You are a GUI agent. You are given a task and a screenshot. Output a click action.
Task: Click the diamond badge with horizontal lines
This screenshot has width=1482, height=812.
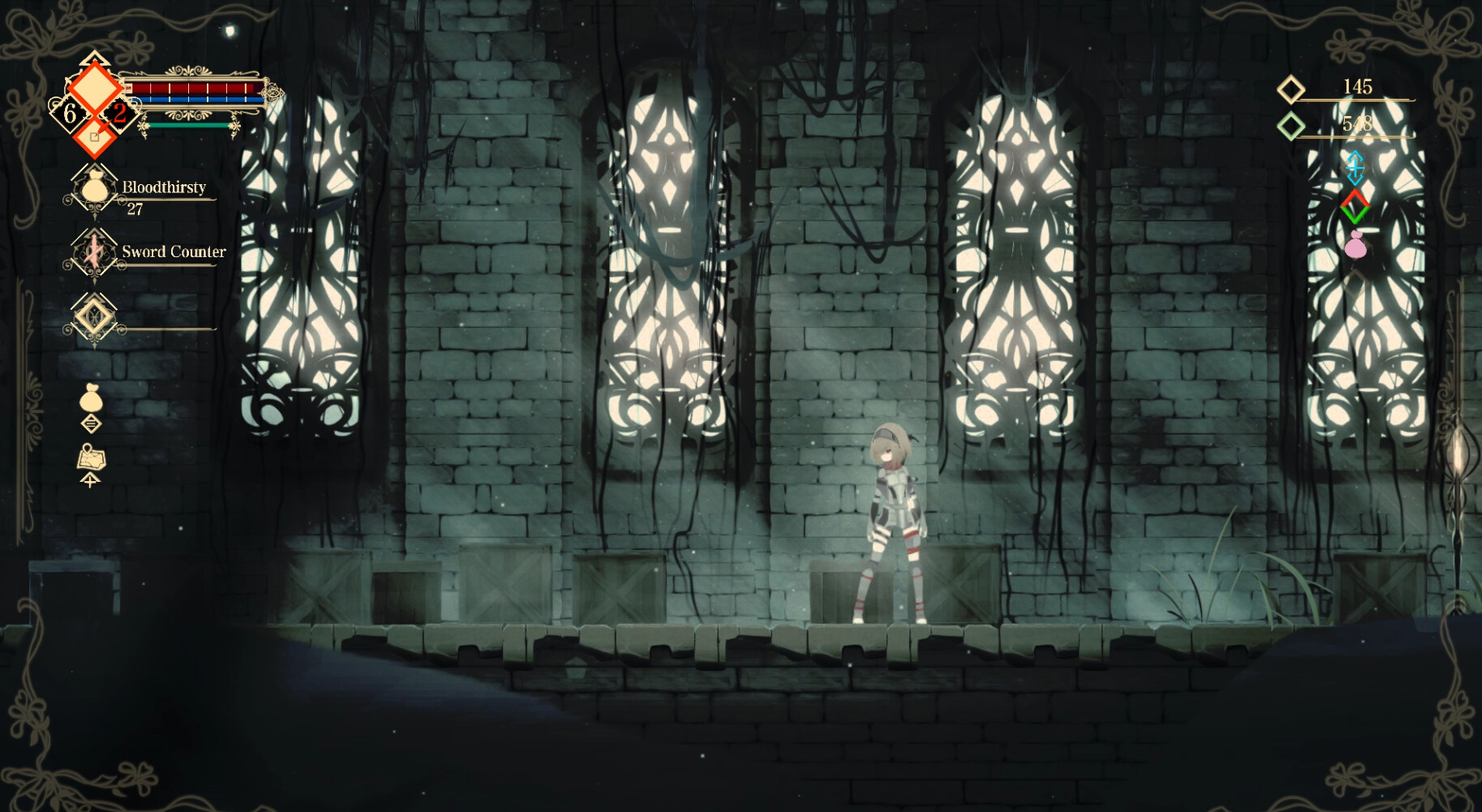click(x=92, y=424)
